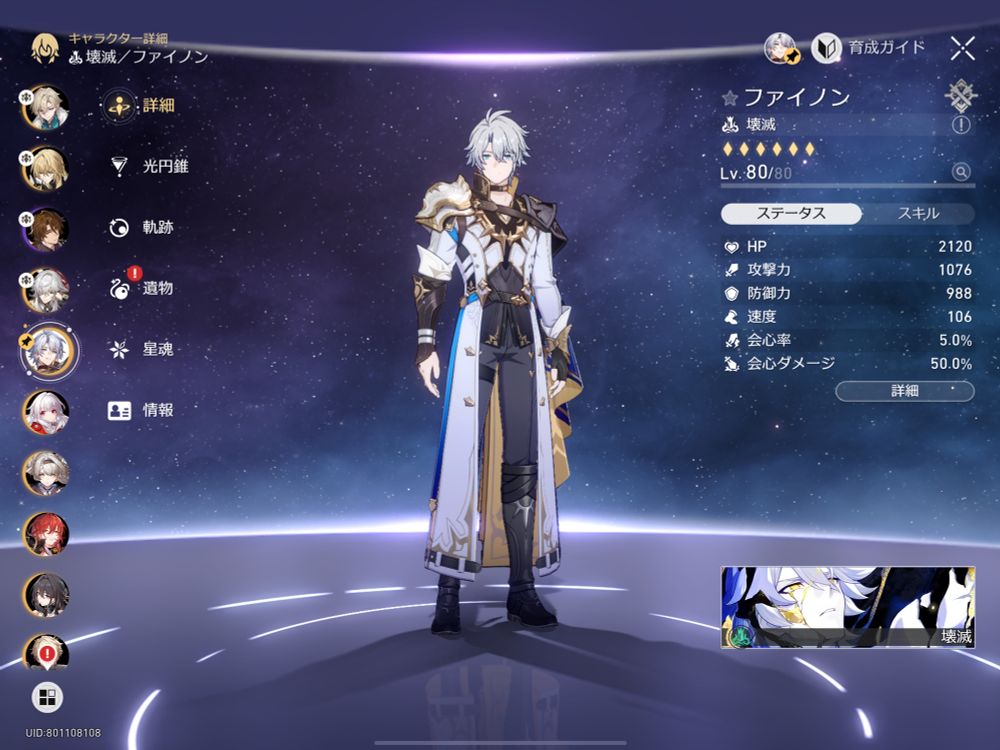Image resolution: width=1000 pixels, height=750 pixels.
Task: Open the 壊滅 character art banner
Action: (847, 608)
